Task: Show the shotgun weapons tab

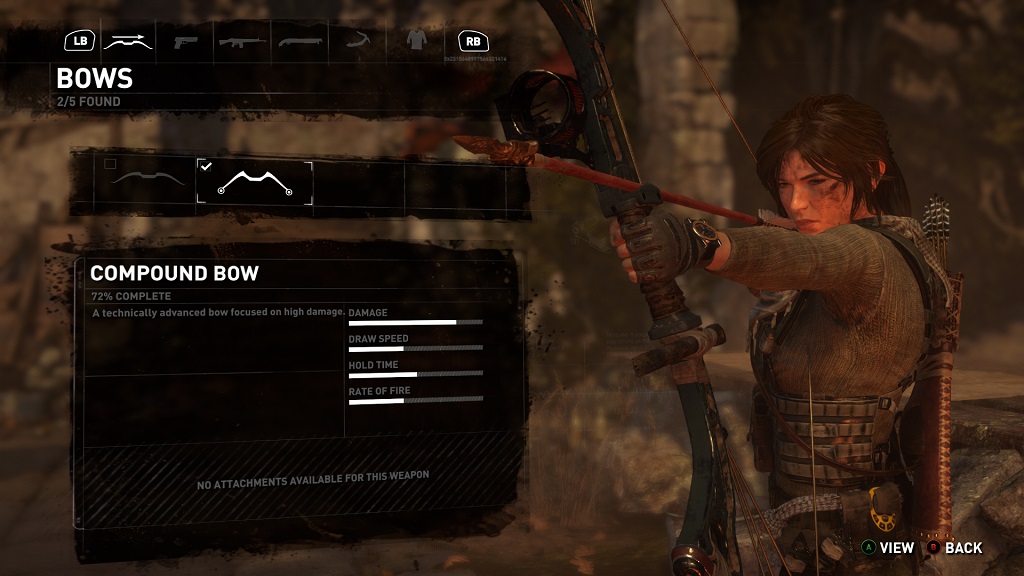Action: [299, 42]
